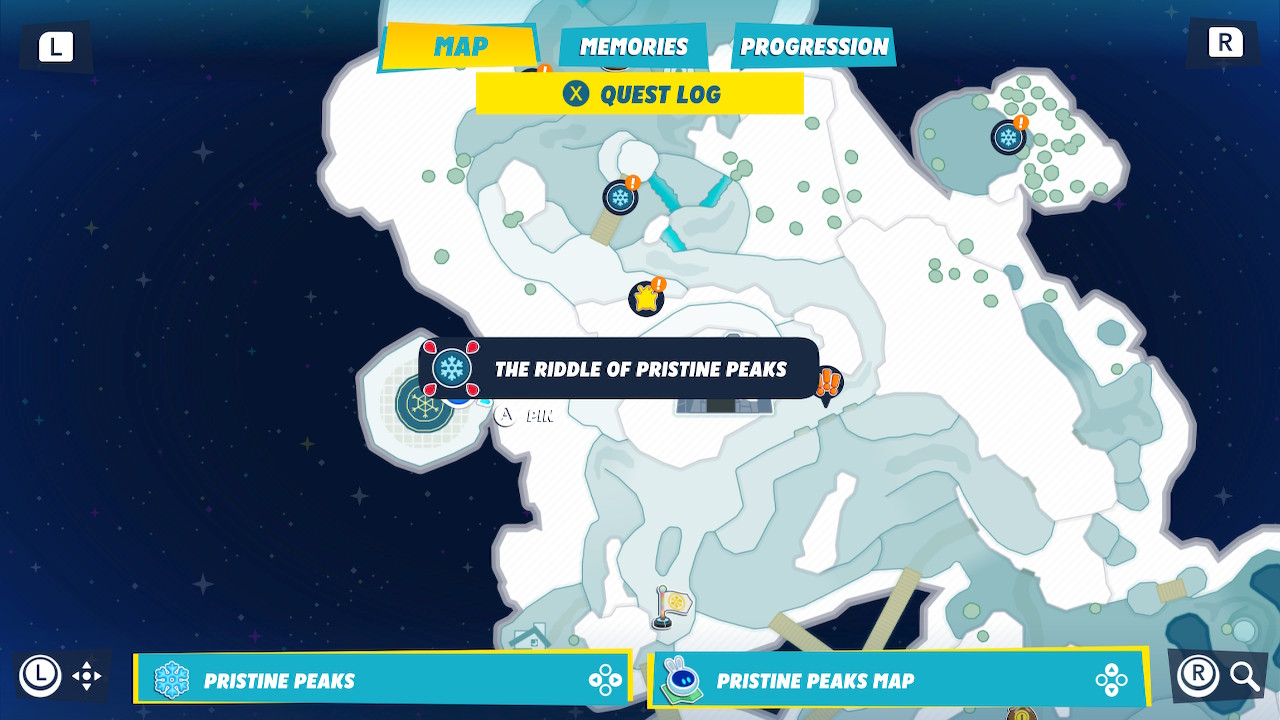The width and height of the screenshot is (1280, 720).
Task: Switch to the MEMORIES tab
Action: (633, 46)
